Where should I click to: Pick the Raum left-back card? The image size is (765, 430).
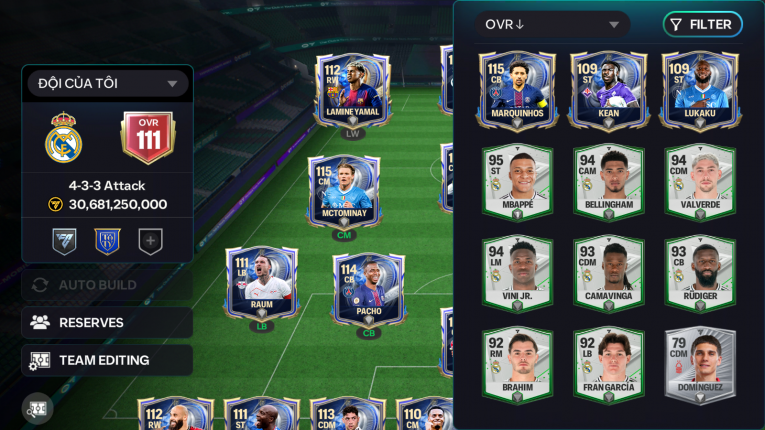[262, 282]
